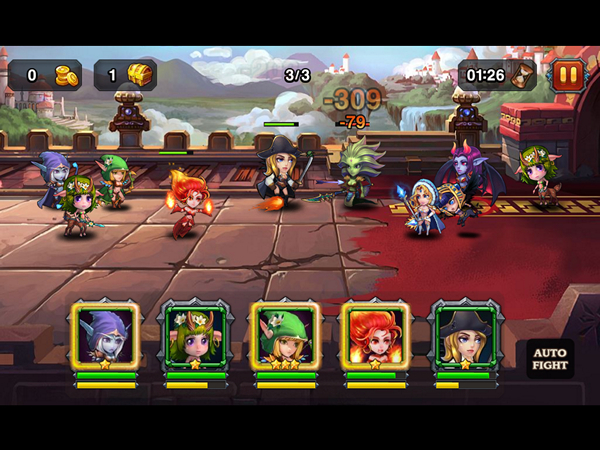Screen dimensions: 600x450
Task: Select the purple-haired elf hero portrait
Action: (105, 336)
